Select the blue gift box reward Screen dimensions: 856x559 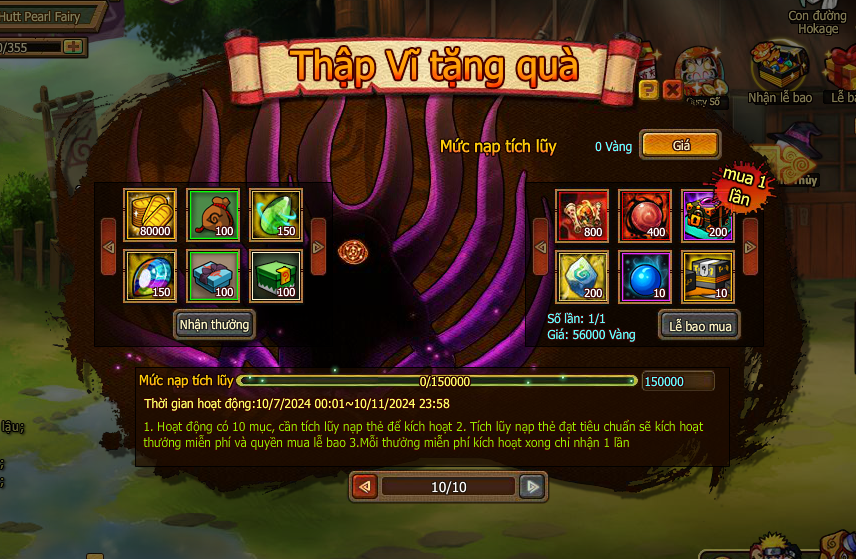213,275
